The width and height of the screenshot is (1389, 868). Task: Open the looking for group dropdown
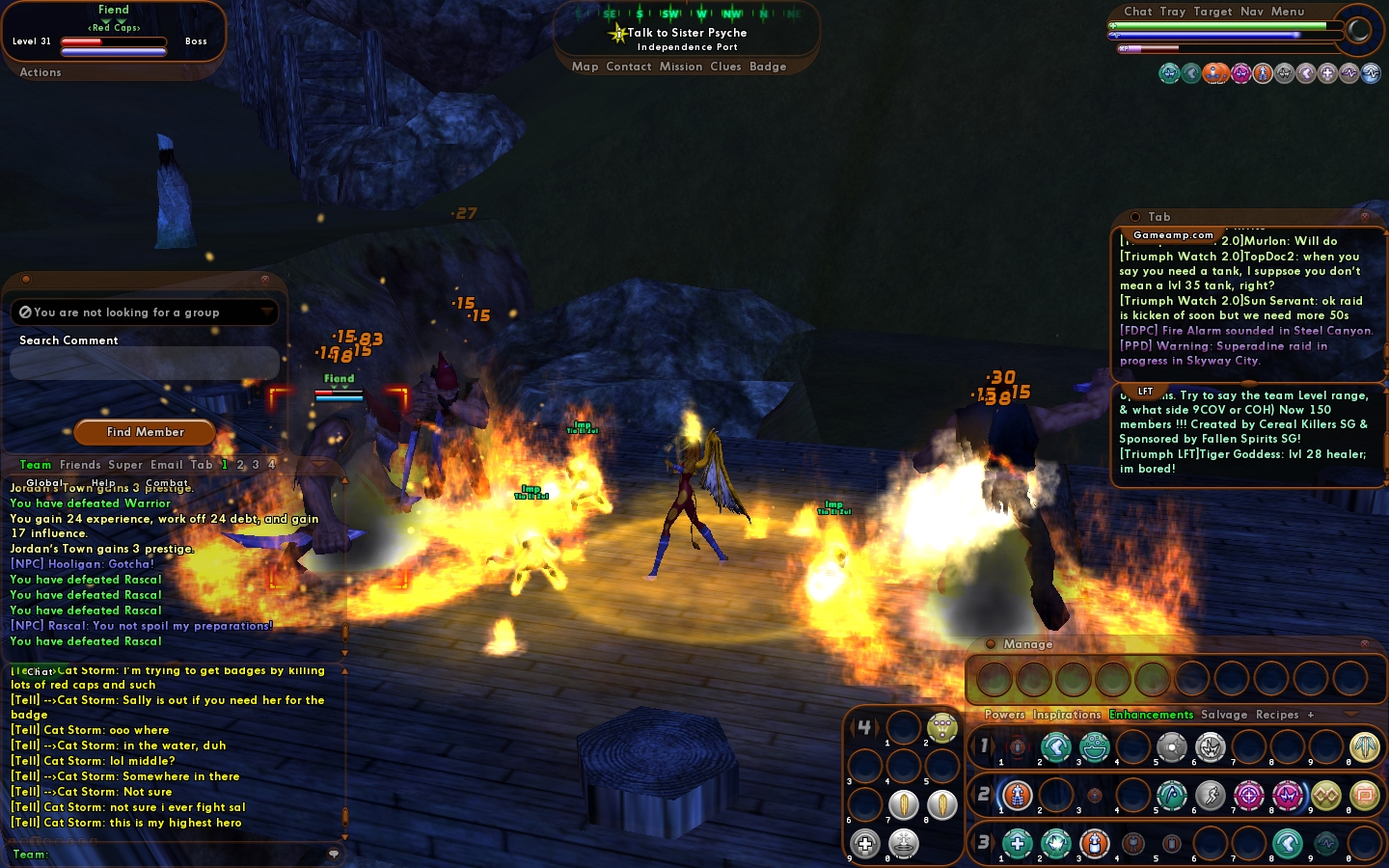[267, 312]
